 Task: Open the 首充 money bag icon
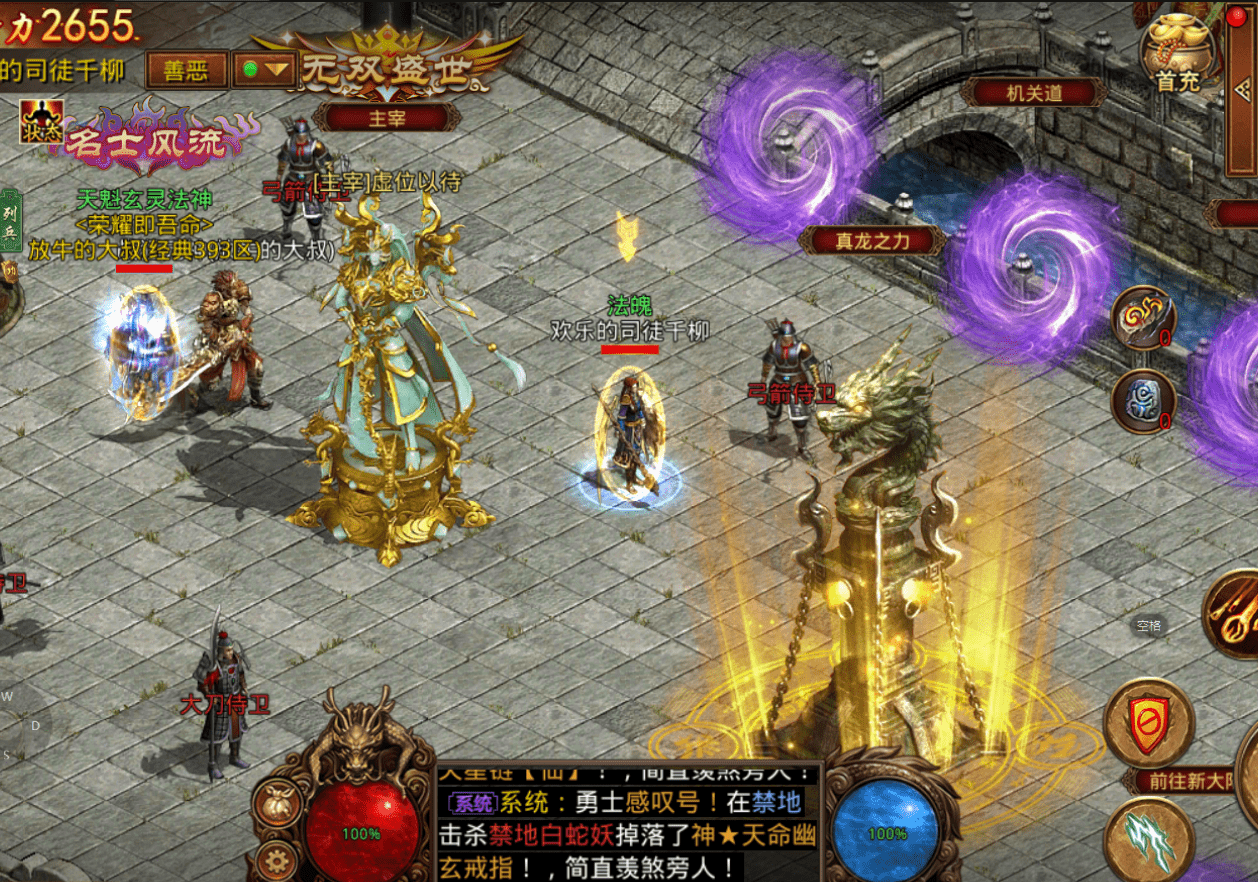[x=1178, y=55]
